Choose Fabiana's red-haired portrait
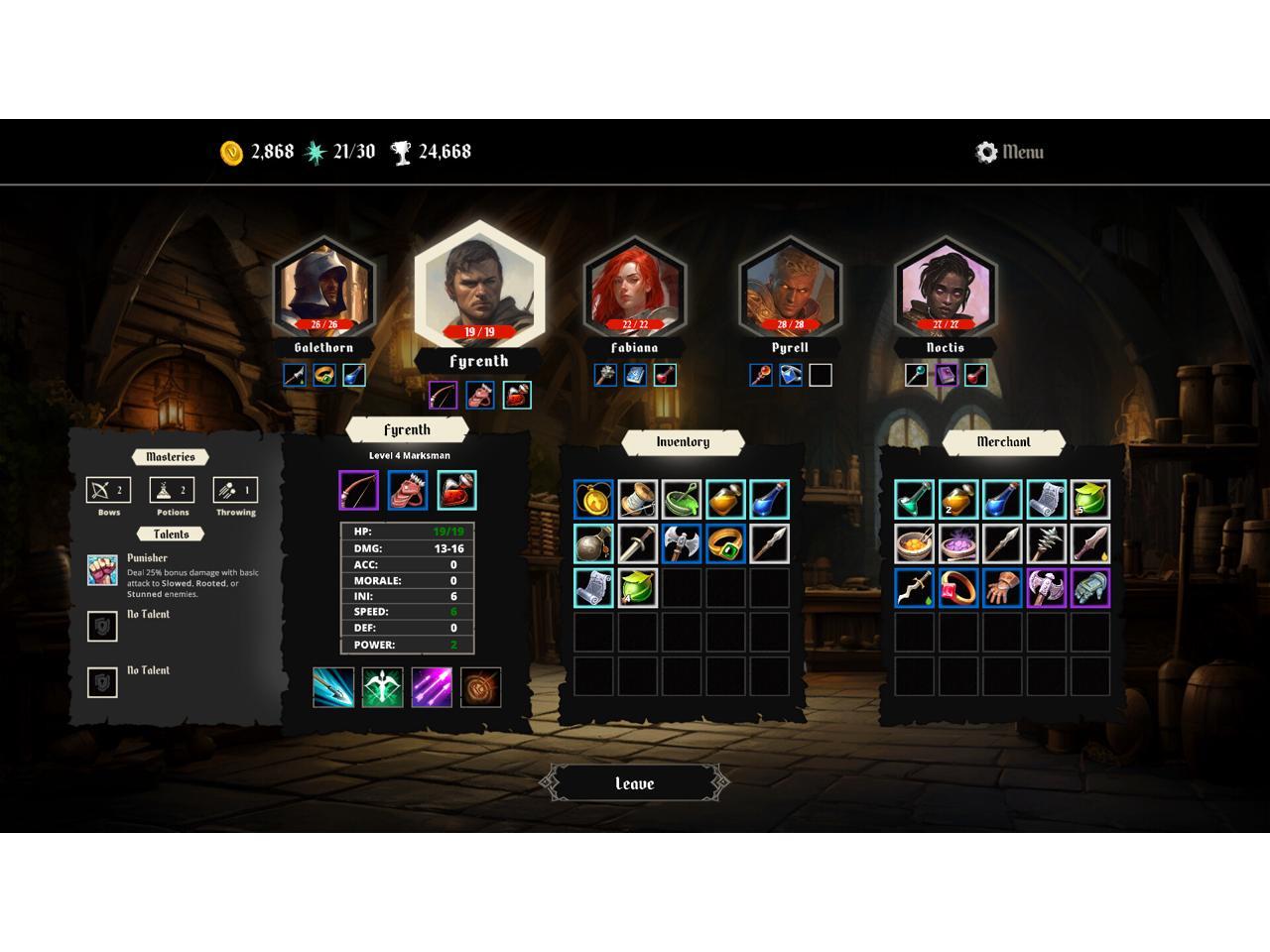 pos(634,288)
